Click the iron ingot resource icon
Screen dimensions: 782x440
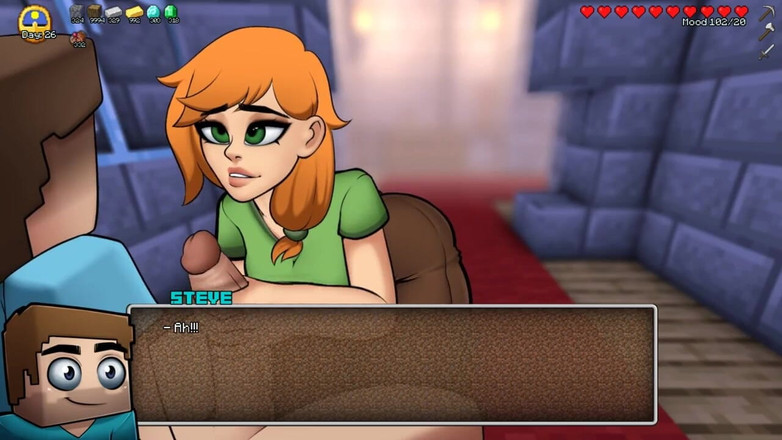click(x=114, y=11)
